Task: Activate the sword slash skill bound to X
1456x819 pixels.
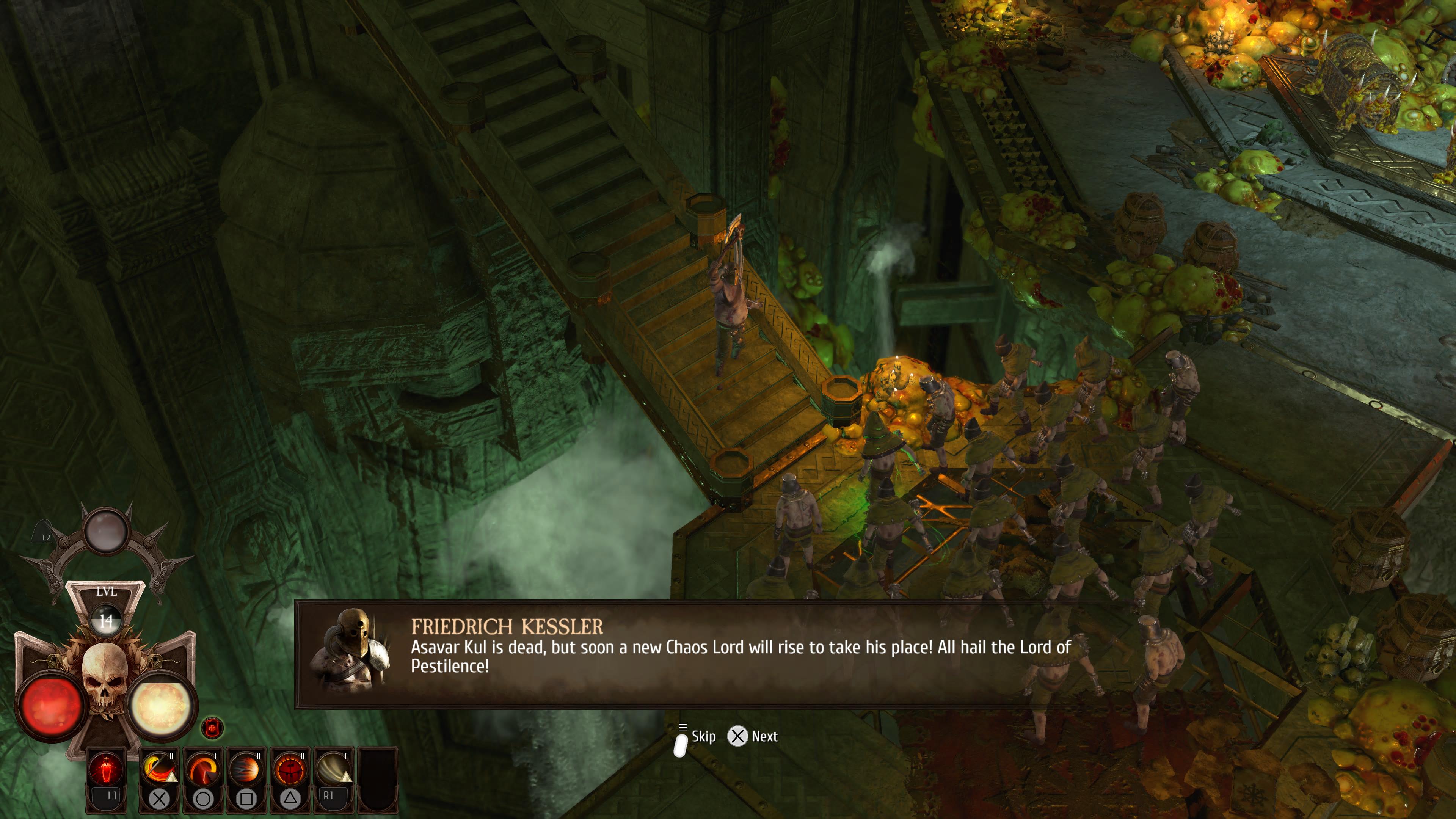Action: pyautogui.click(x=160, y=769)
